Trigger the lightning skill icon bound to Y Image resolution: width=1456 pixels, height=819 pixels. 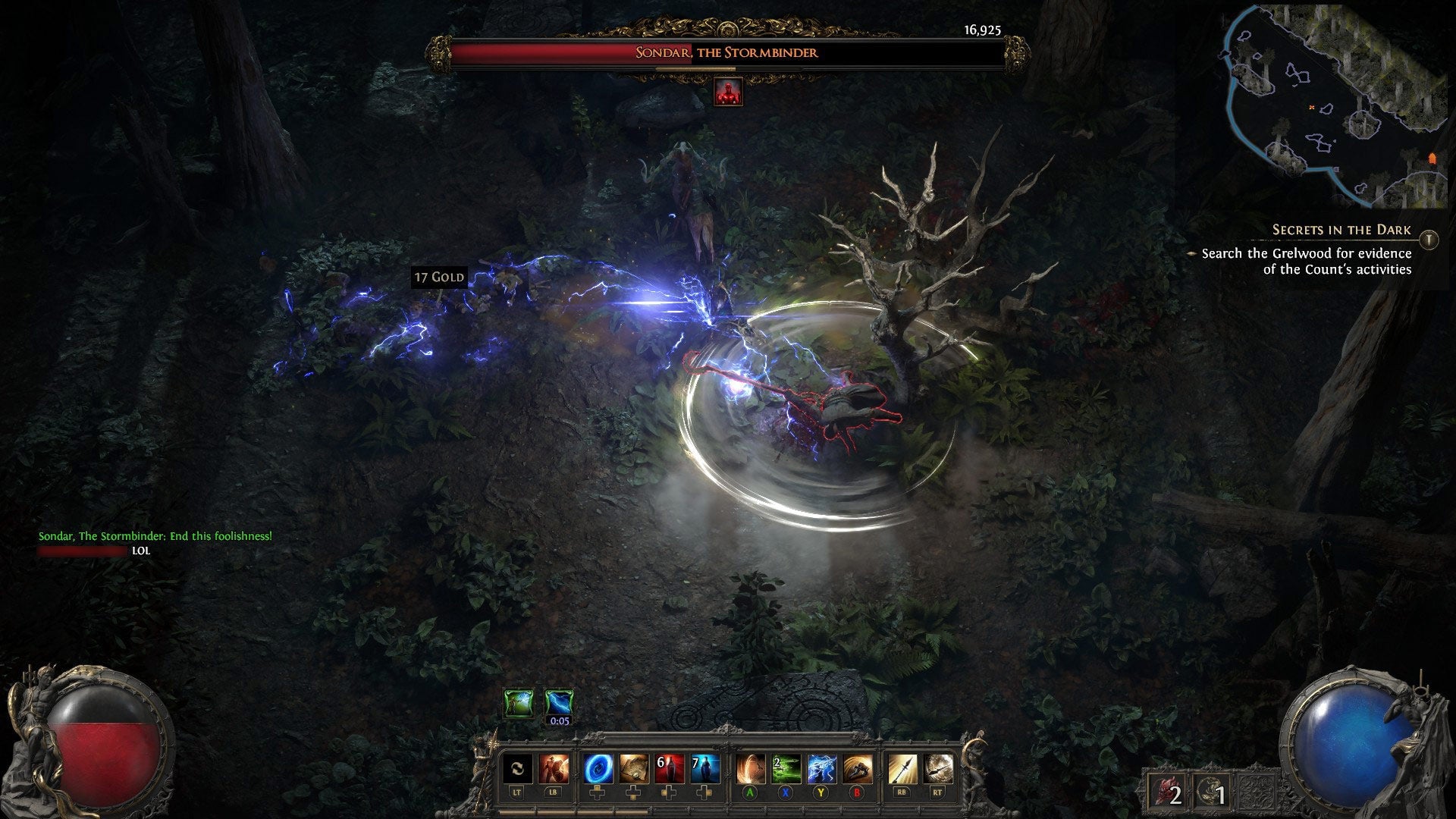[x=821, y=768]
